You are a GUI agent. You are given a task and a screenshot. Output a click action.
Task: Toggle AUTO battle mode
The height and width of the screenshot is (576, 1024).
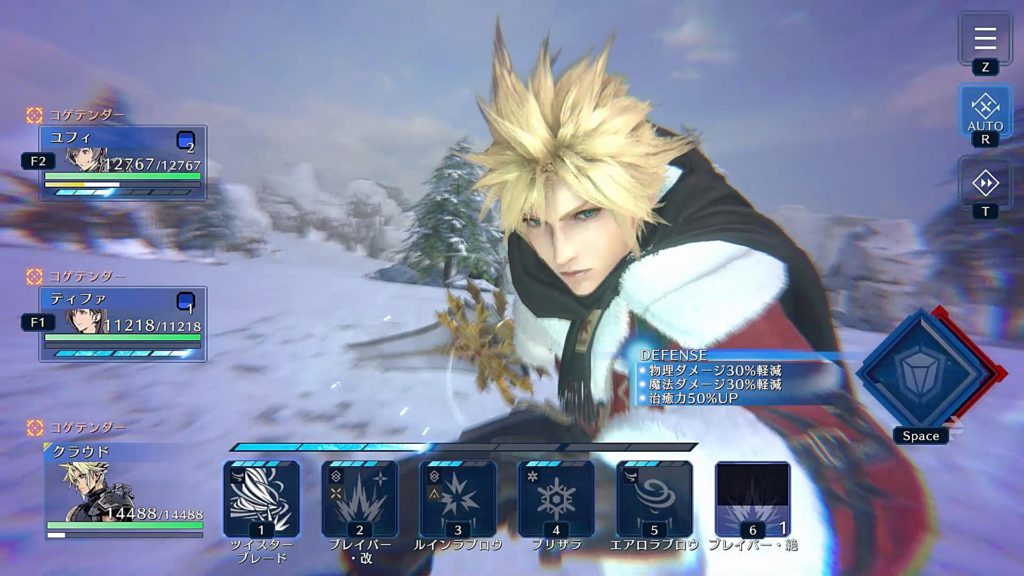(x=985, y=110)
